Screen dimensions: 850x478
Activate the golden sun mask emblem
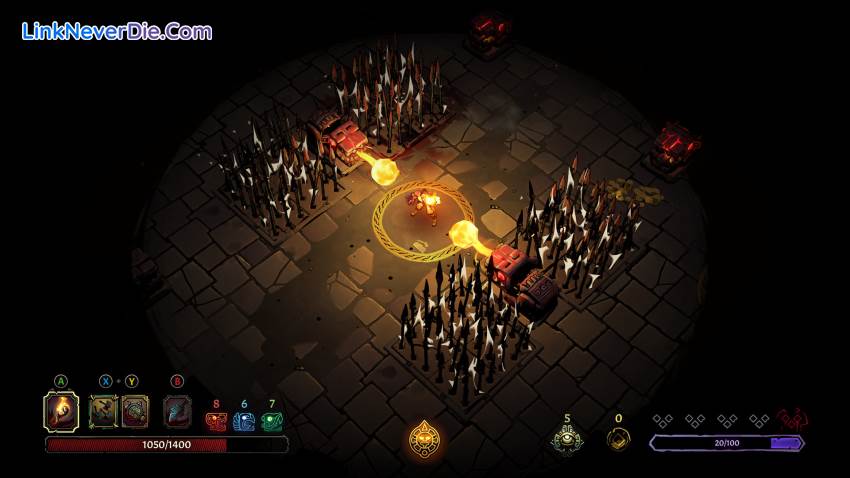[426, 438]
